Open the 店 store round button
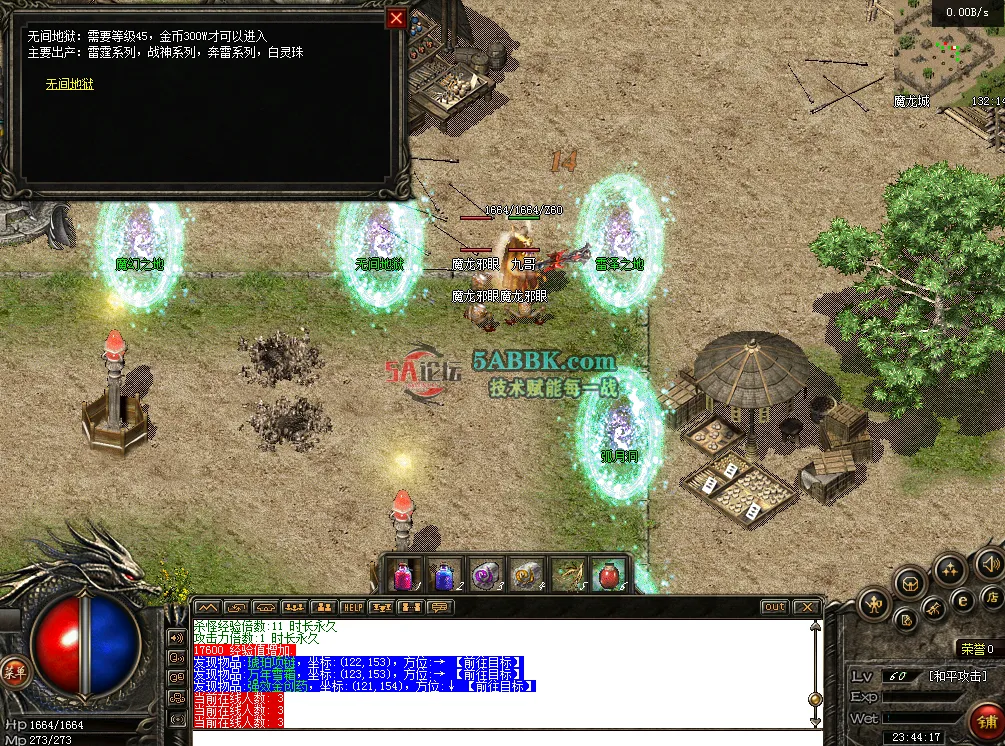The width and height of the screenshot is (1005, 746). pos(993,598)
